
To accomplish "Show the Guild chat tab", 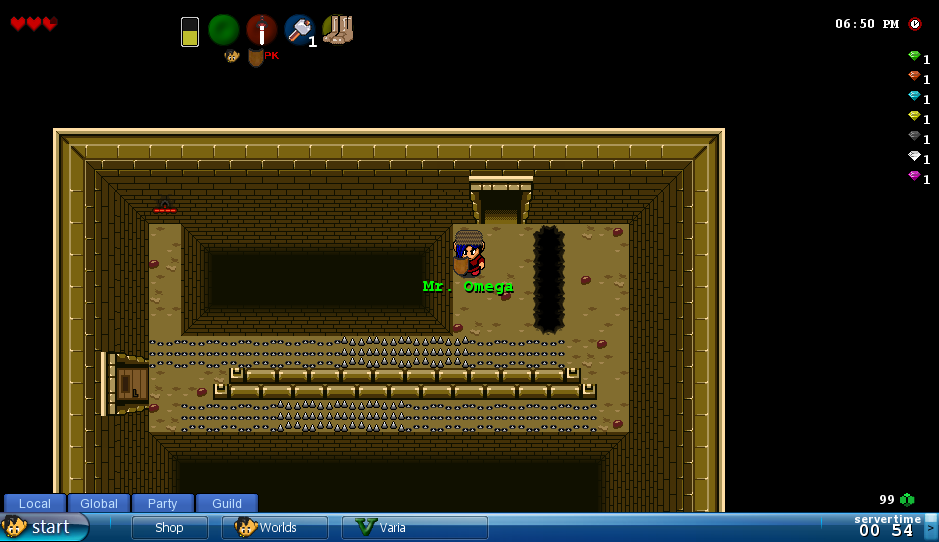I will [x=227, y=504].
